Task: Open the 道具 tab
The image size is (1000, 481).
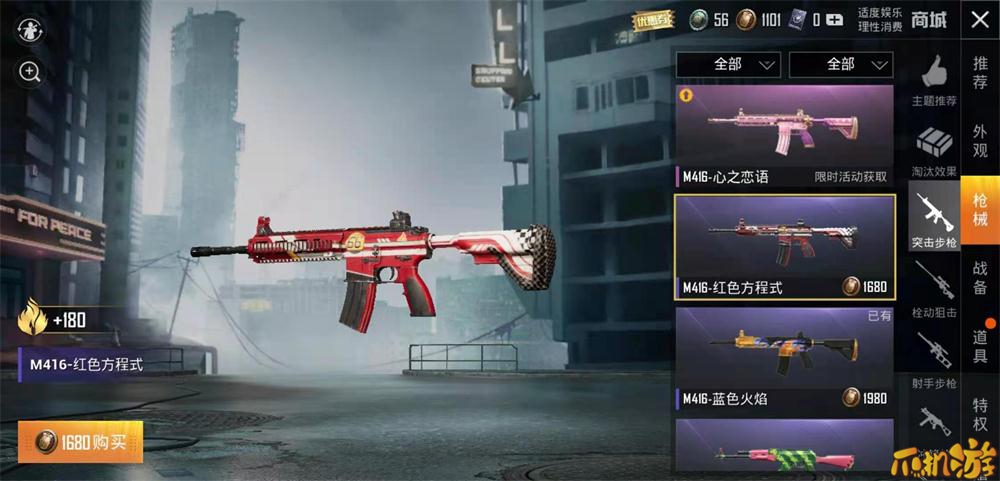Action: [x=980, y=345]
